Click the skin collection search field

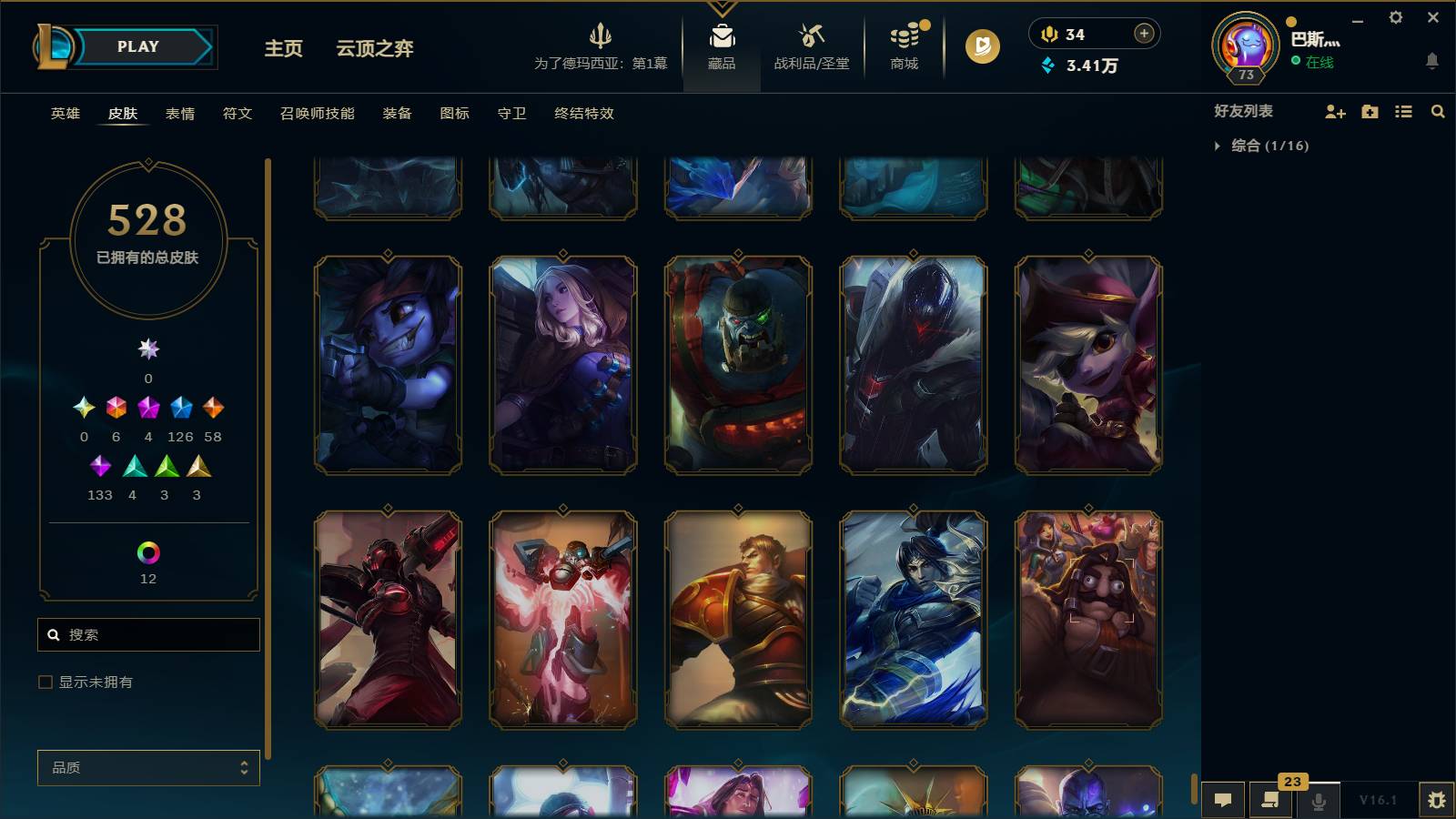(x=148, y=634)
